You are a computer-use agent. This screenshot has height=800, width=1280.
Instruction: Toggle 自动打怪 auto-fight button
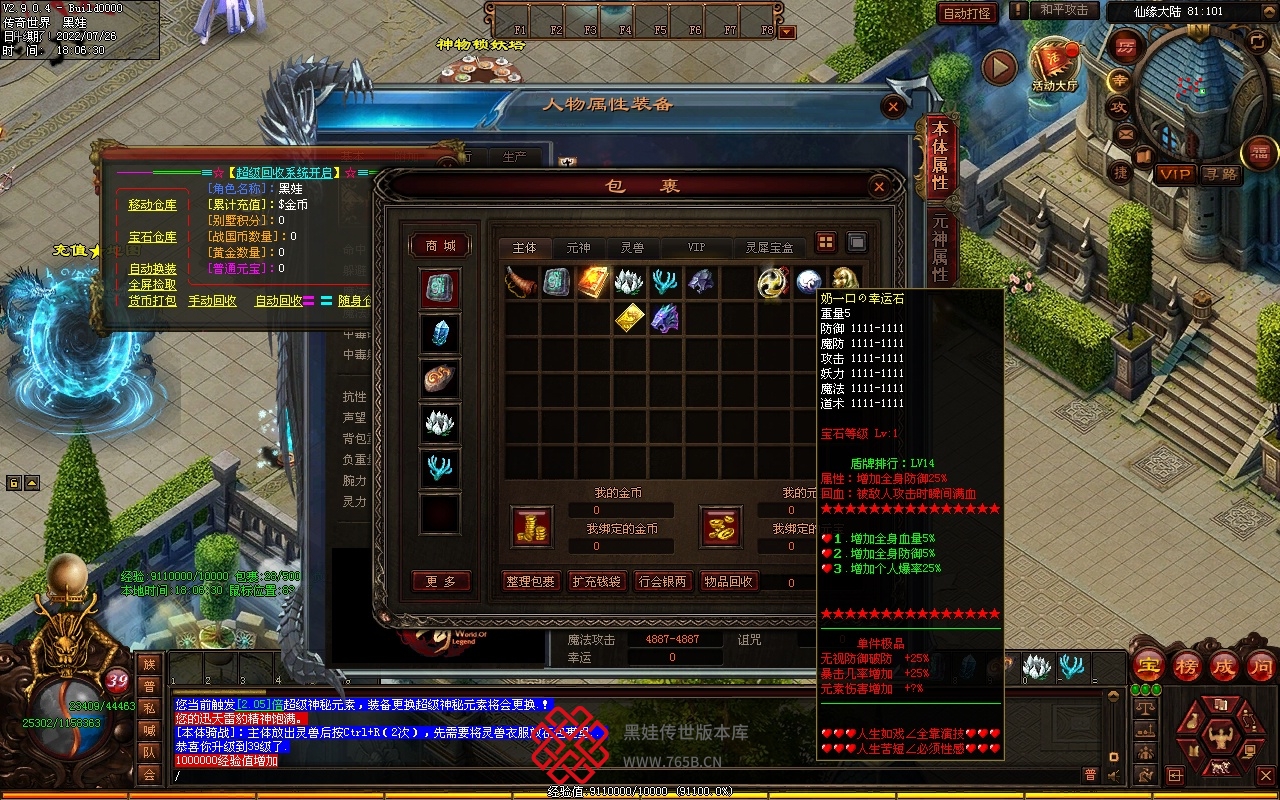pyautogui.click(x=967, y=13)
